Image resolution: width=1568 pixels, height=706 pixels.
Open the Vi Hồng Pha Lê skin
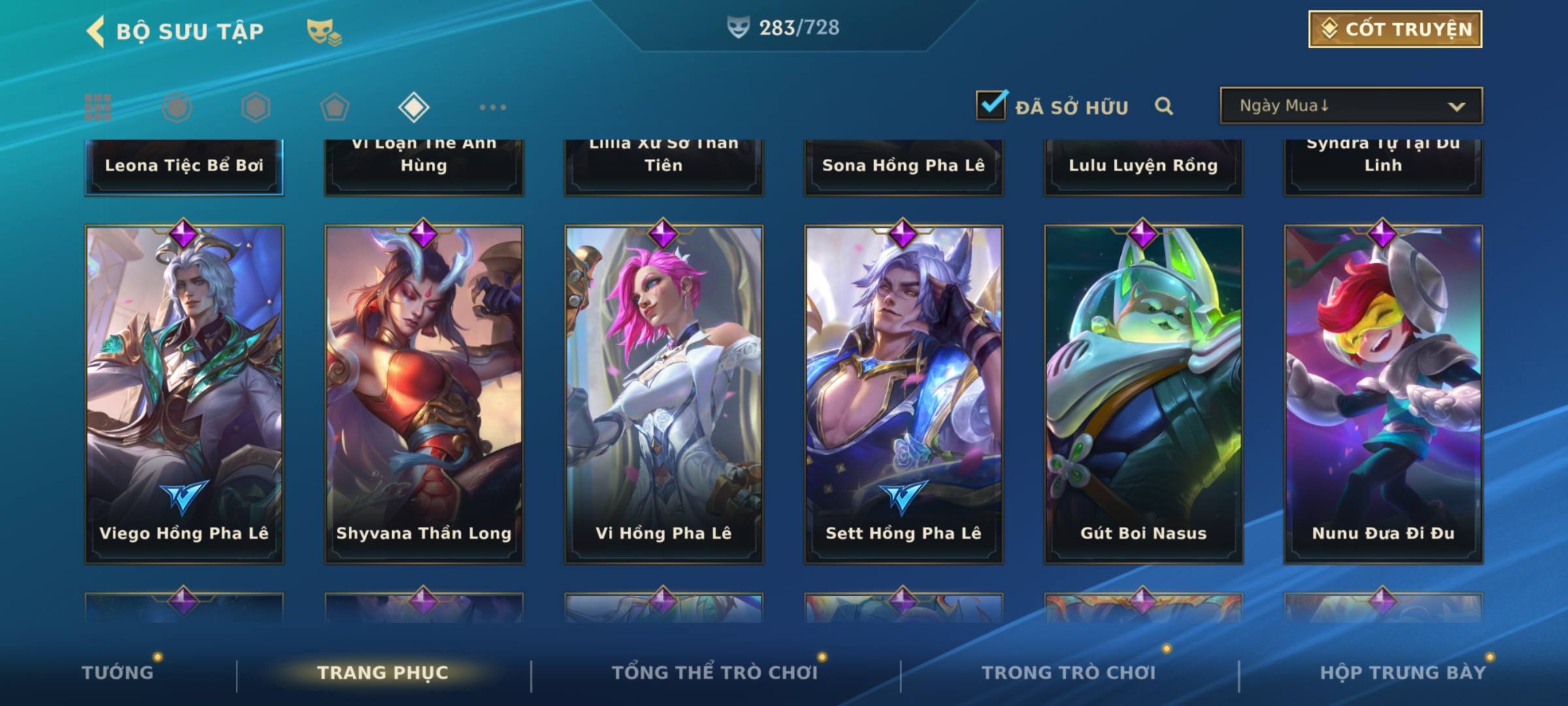coord(664,394)
